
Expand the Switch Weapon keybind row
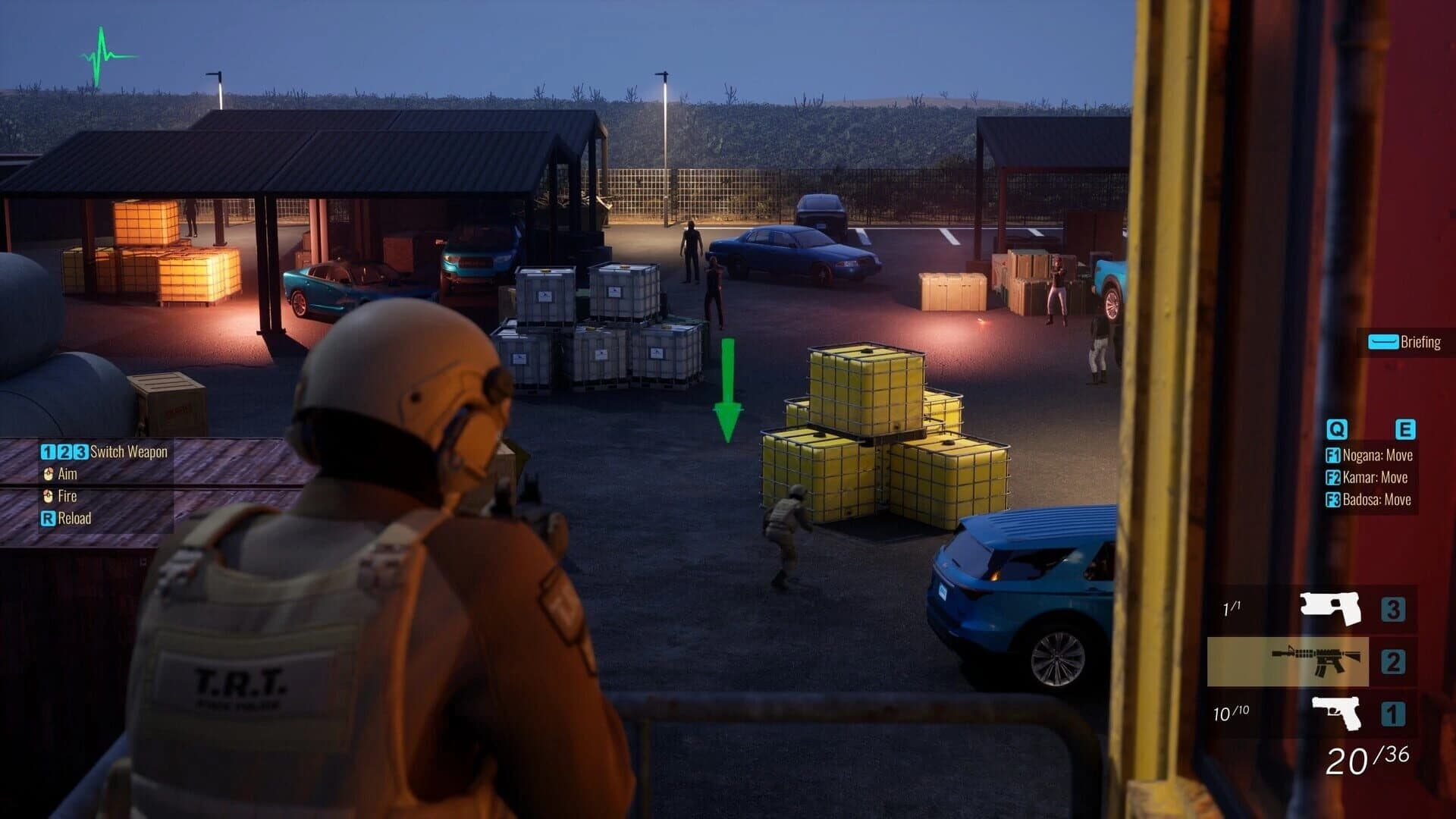pyautogui.click(x=105, y=451)
